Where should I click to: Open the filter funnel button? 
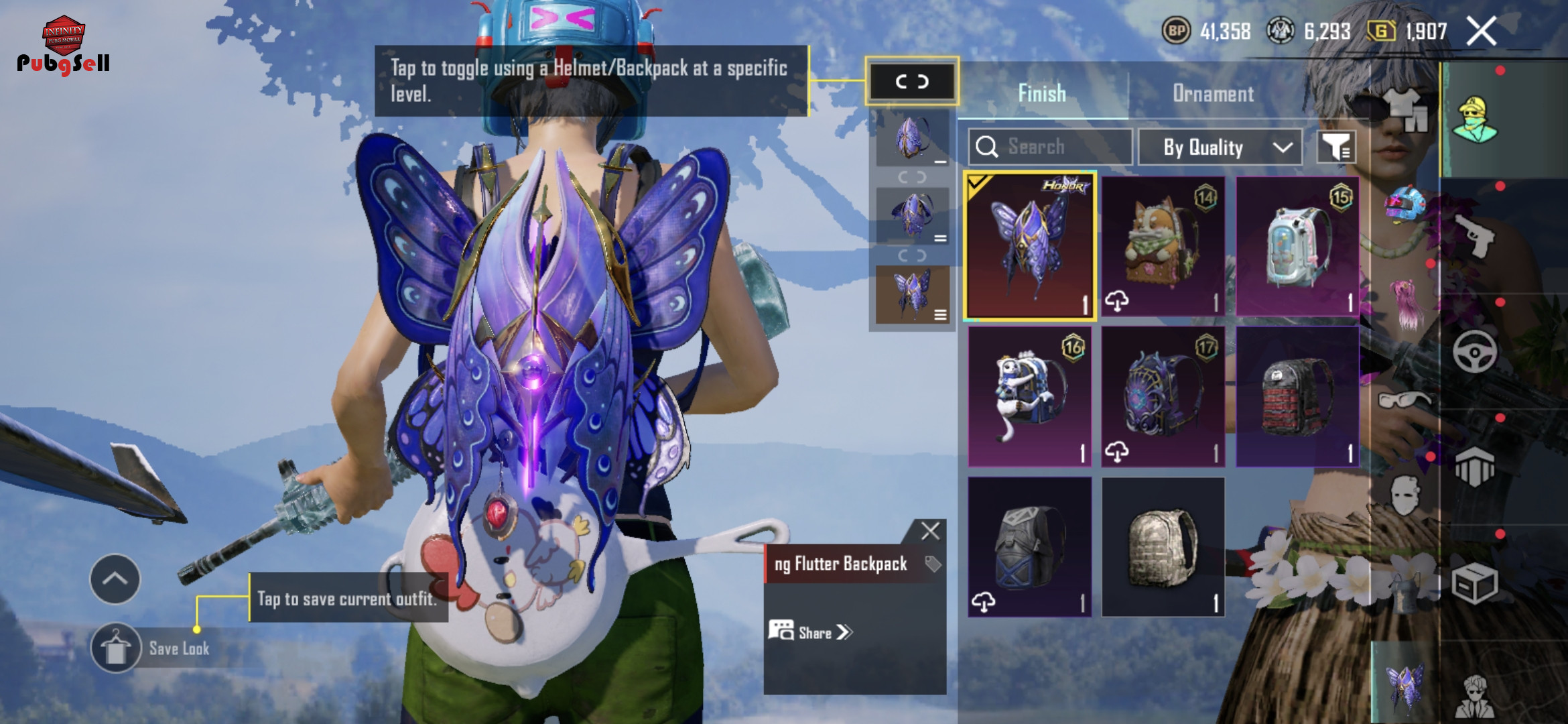point(1336,147)
